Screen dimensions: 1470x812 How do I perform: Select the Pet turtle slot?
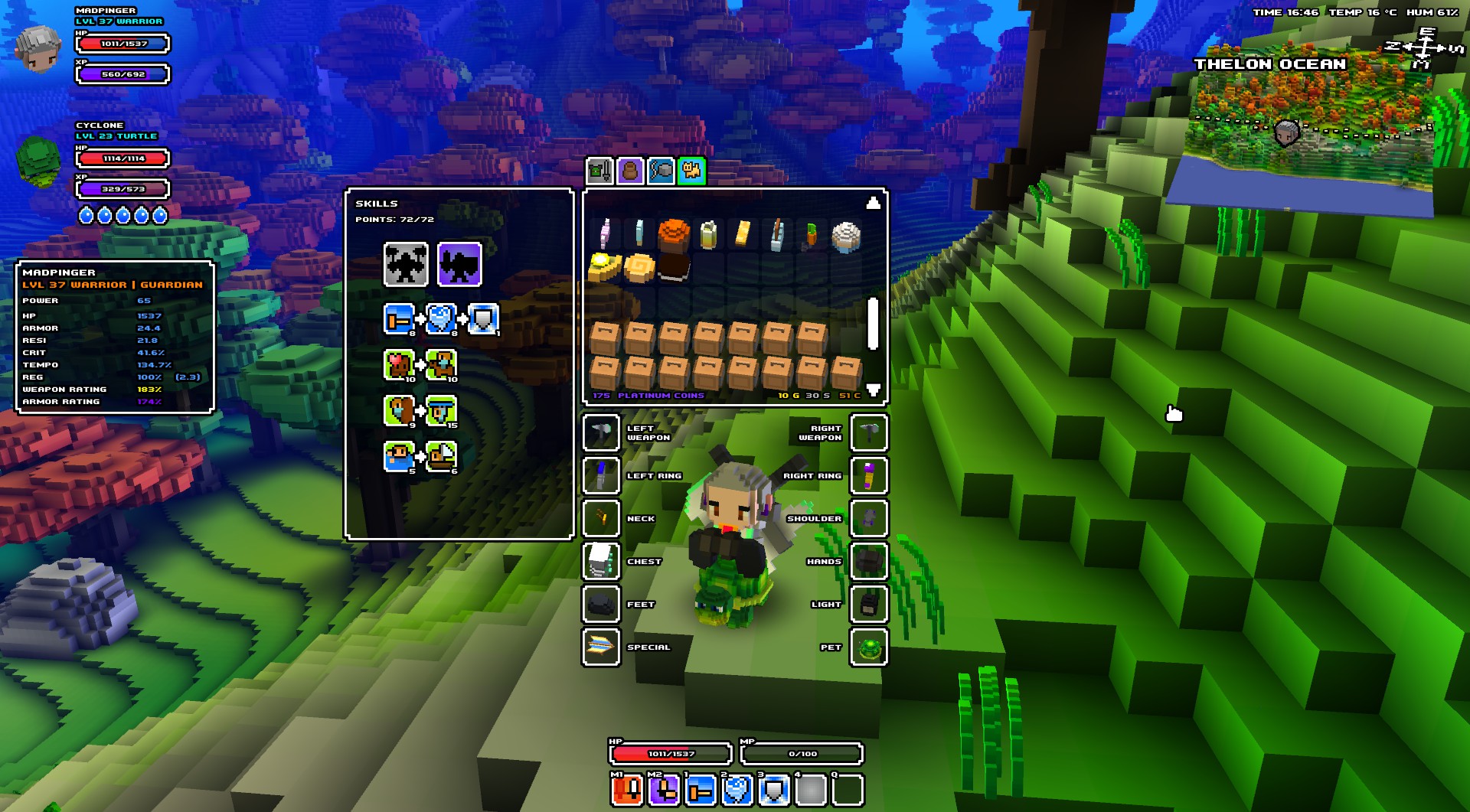869,647
